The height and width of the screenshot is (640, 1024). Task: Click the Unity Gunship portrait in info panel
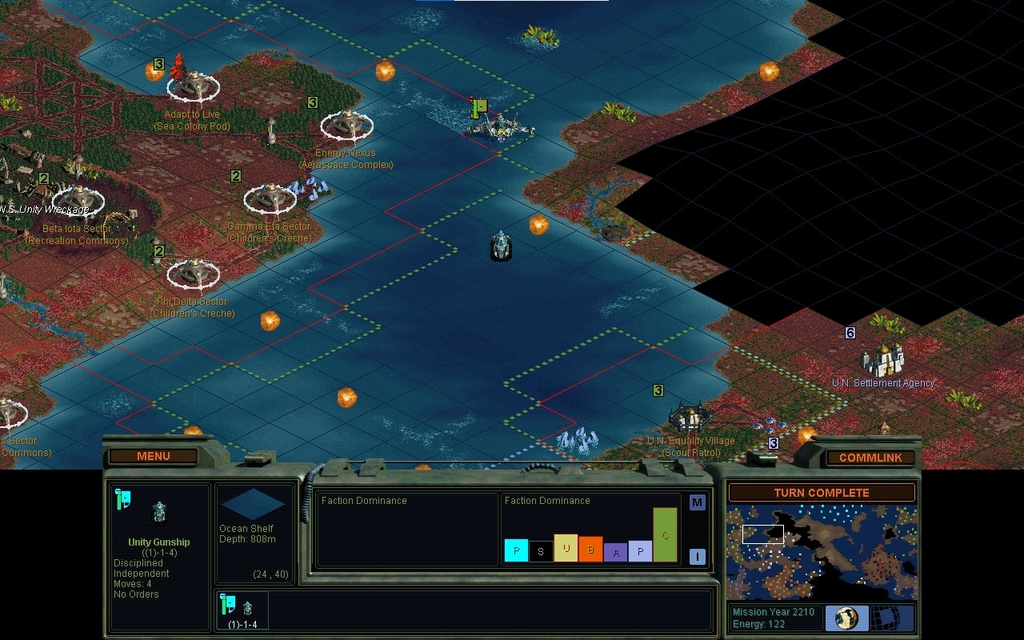159,512
